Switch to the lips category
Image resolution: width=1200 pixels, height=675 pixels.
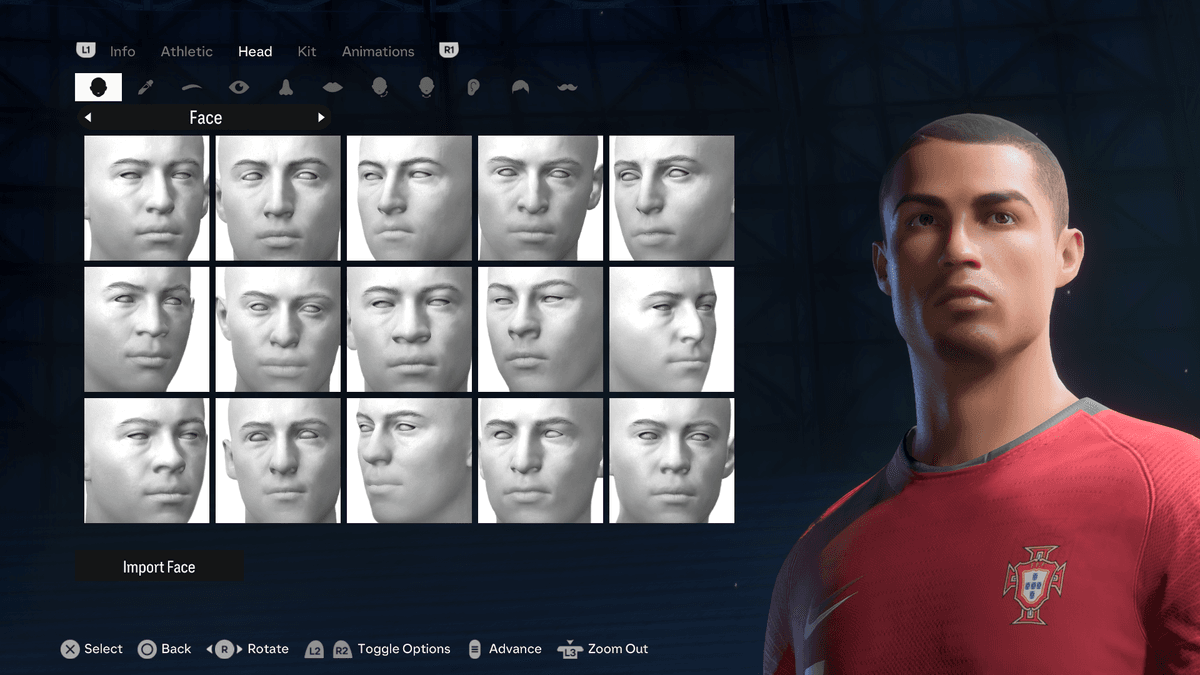click(333, 87)
